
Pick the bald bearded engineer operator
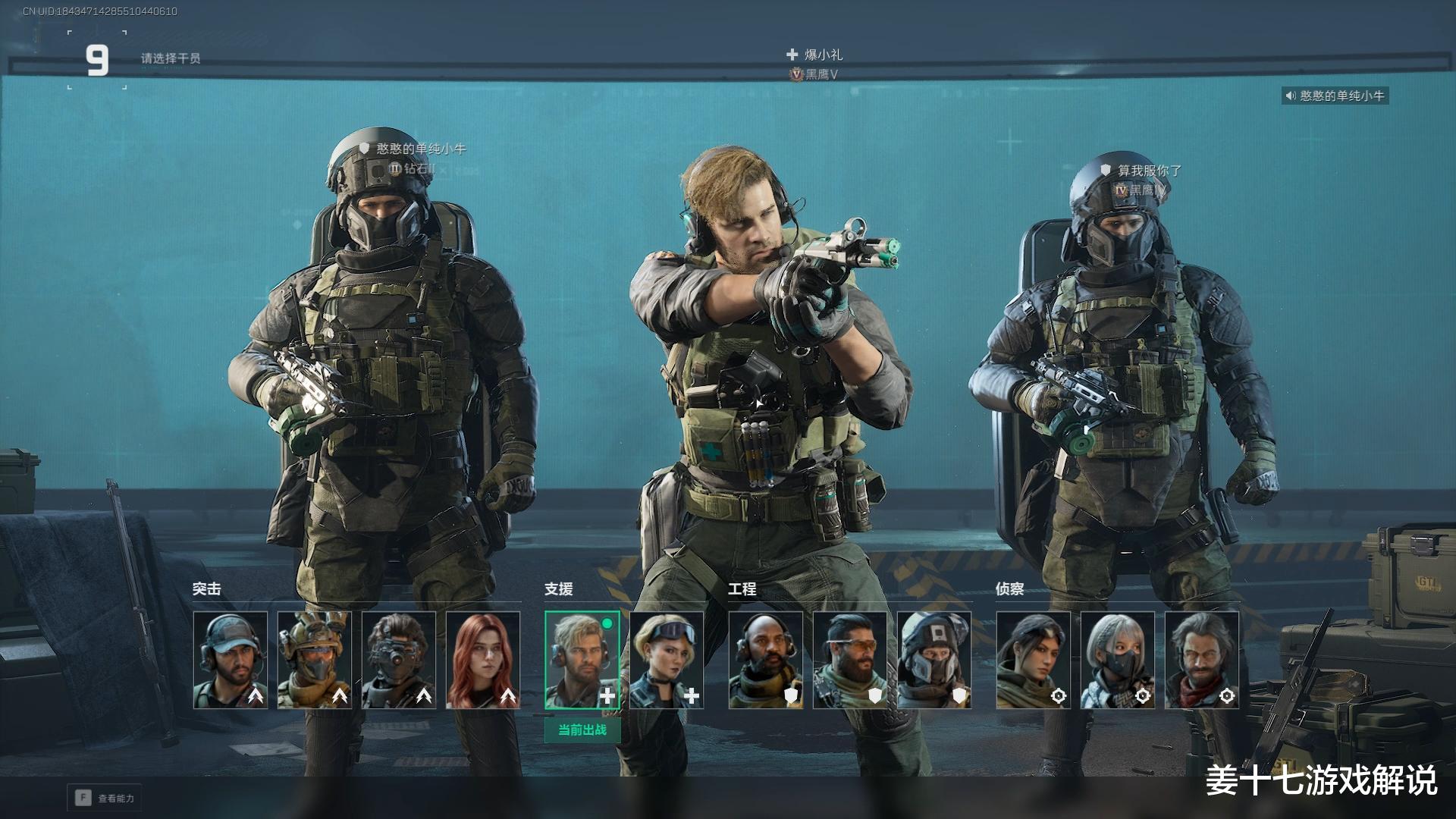tap(766, 660)
